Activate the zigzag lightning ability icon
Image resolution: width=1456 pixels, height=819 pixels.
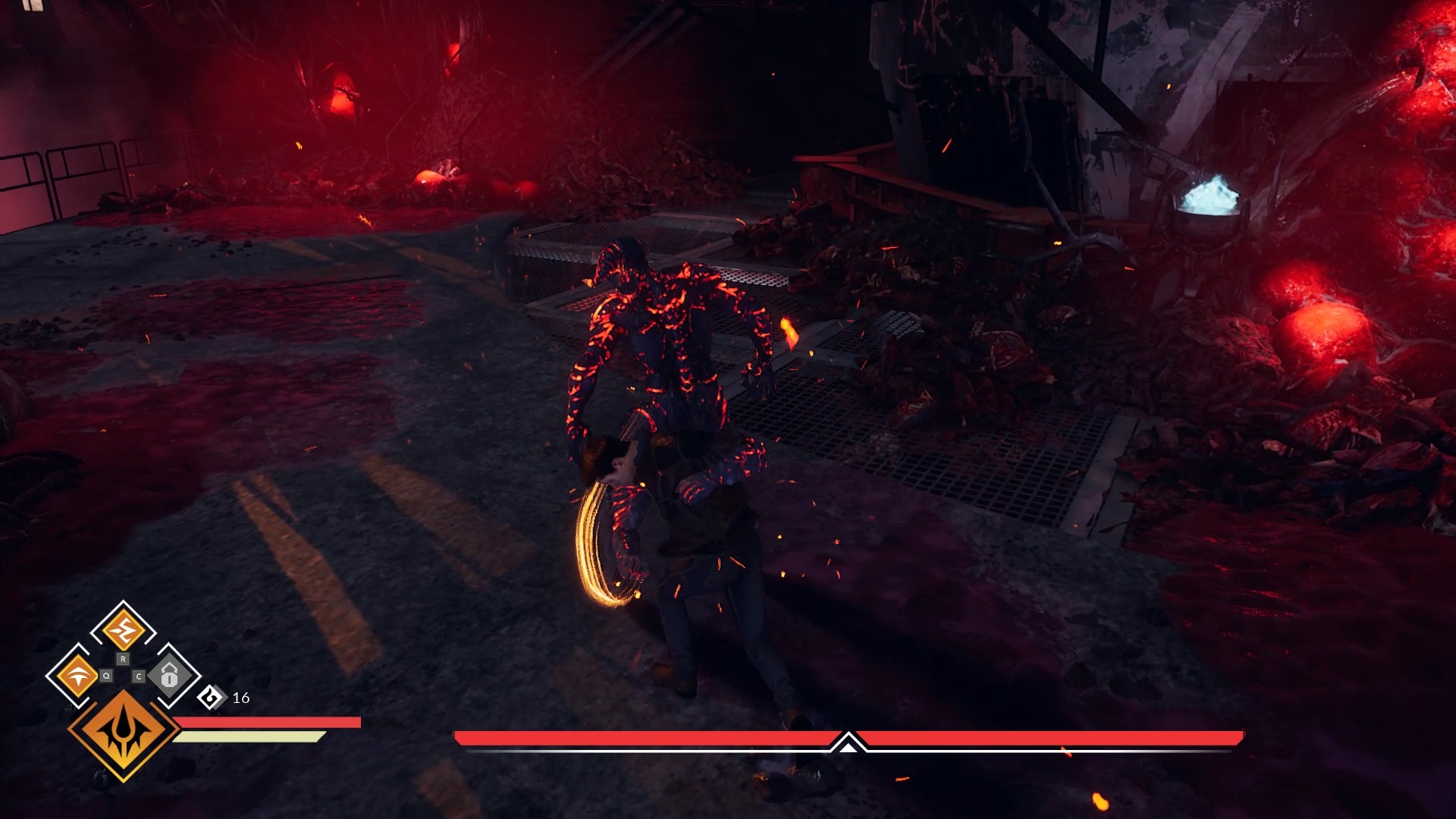(123, 630)
